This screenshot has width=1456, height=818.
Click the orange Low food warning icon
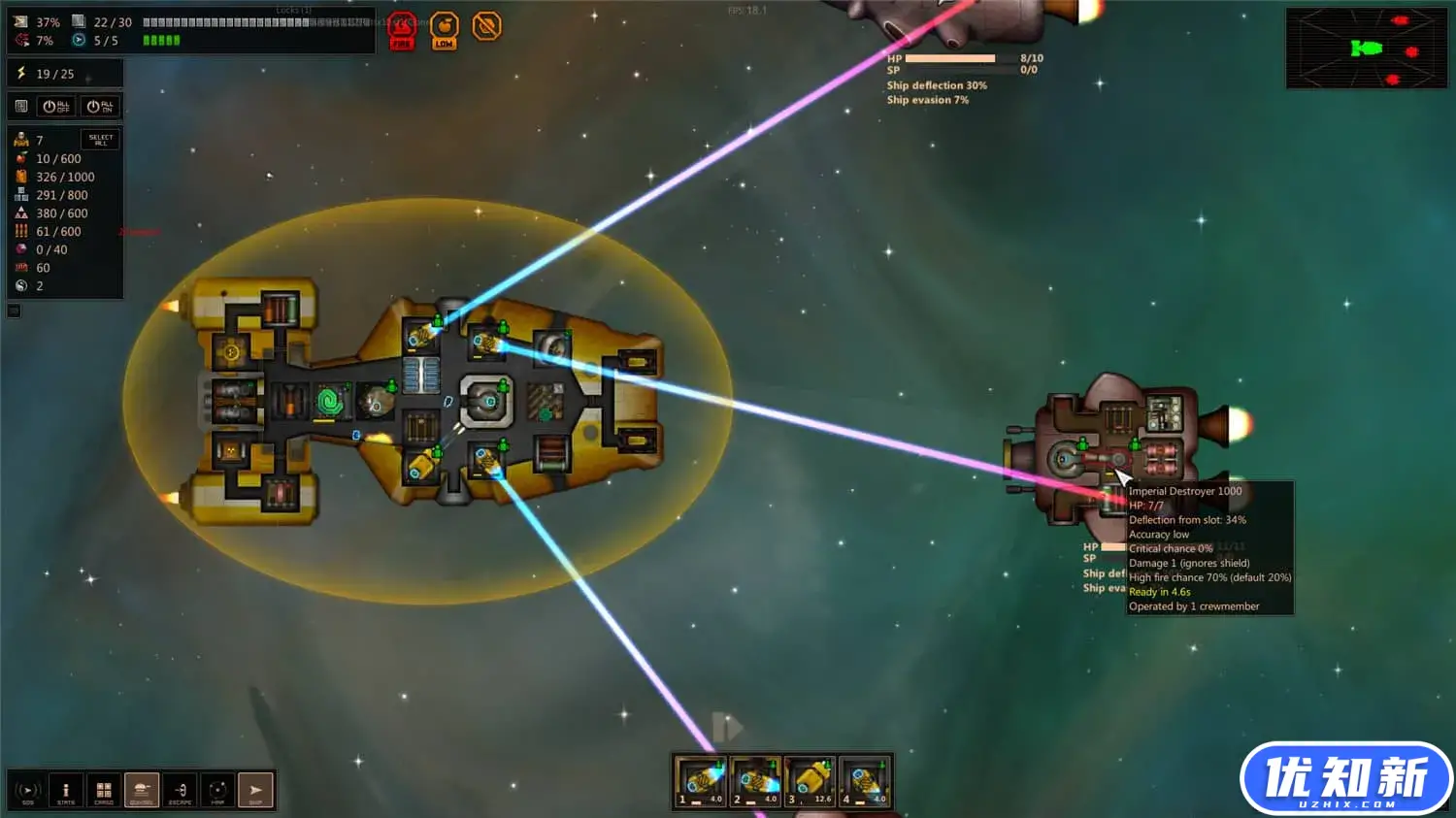[x=445, y=29]
